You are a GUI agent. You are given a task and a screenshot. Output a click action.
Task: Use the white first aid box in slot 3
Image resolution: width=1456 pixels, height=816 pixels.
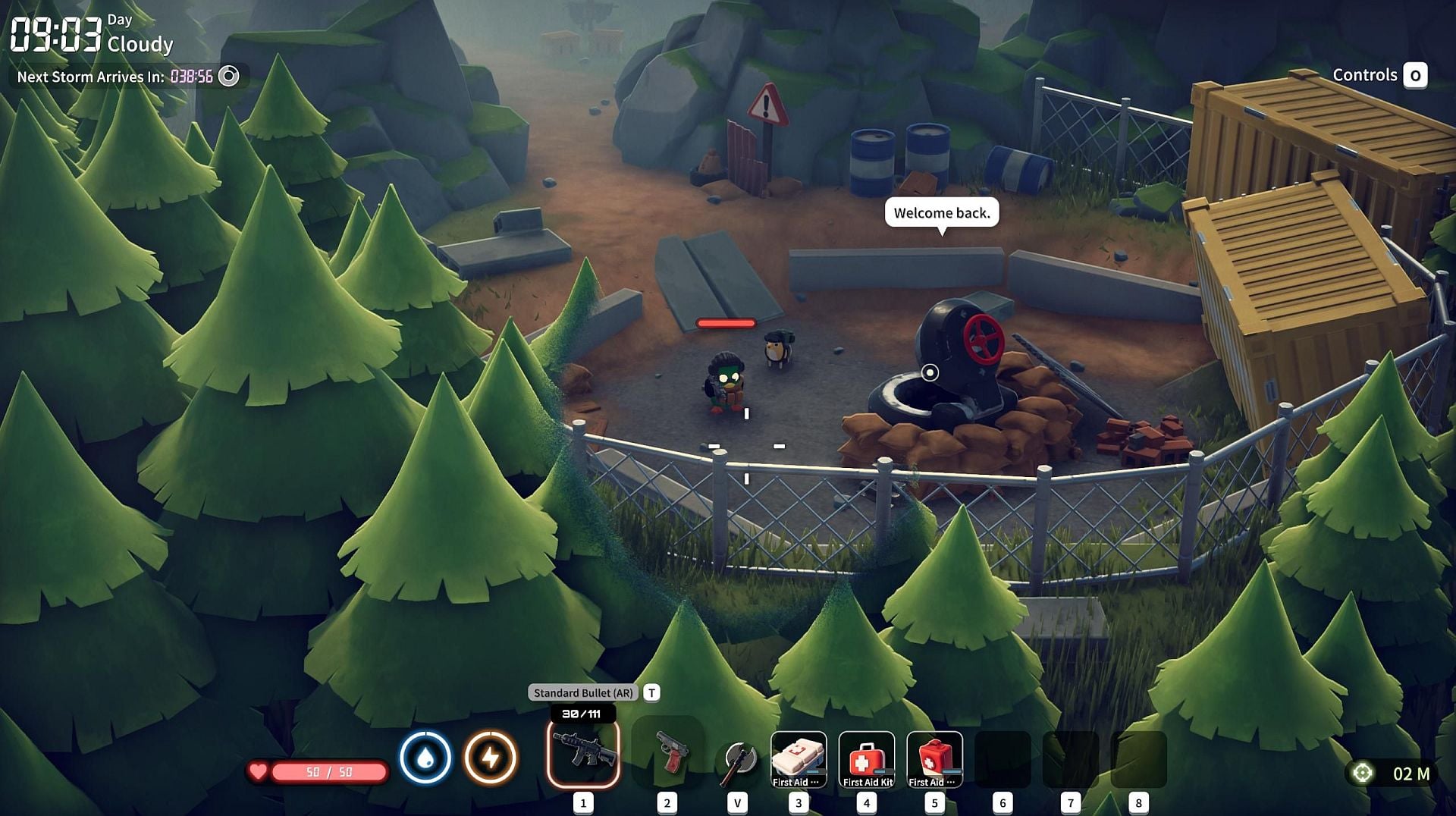coord(798,758)
